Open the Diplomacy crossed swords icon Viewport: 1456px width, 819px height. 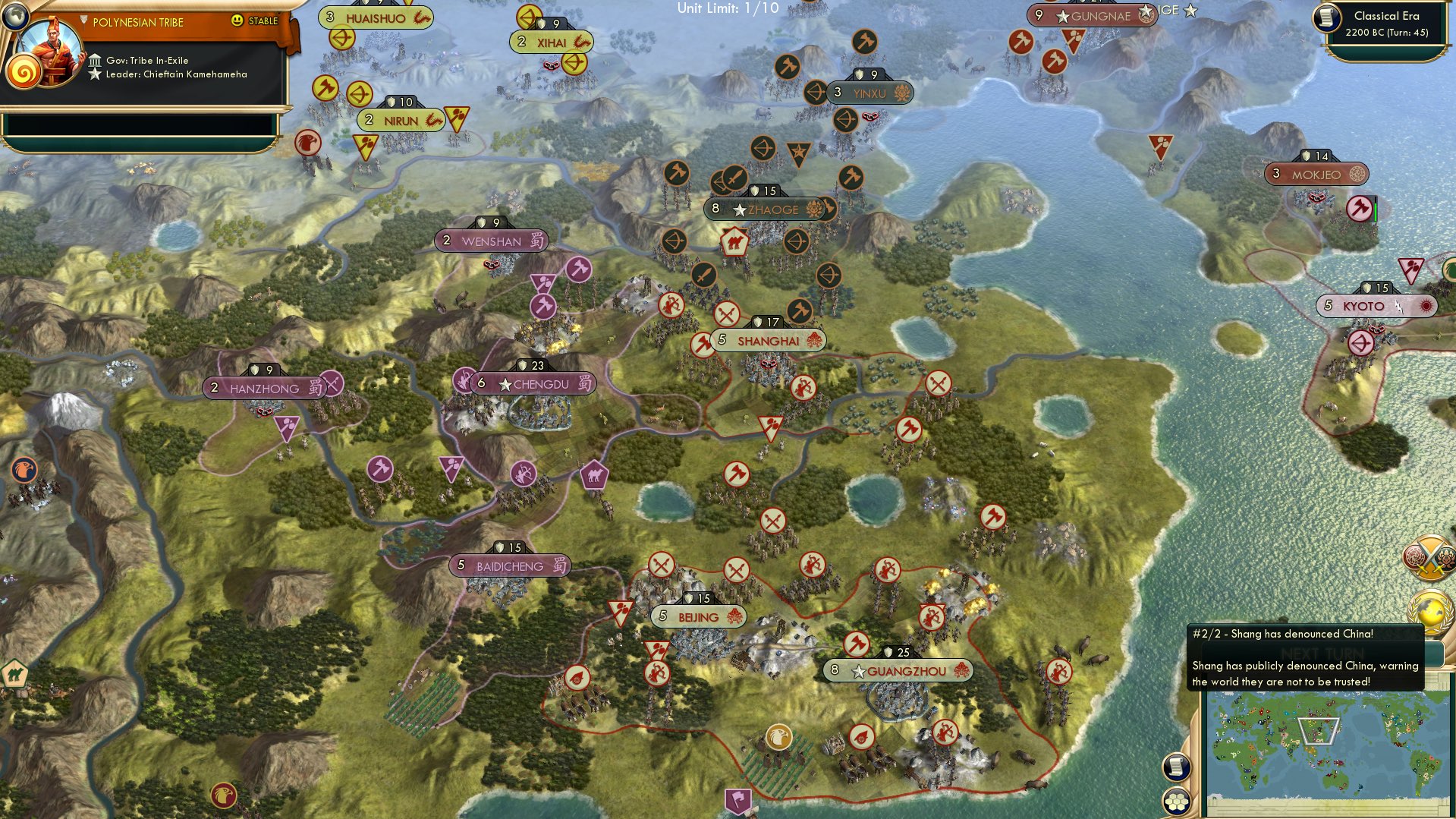coord(1430,558)
